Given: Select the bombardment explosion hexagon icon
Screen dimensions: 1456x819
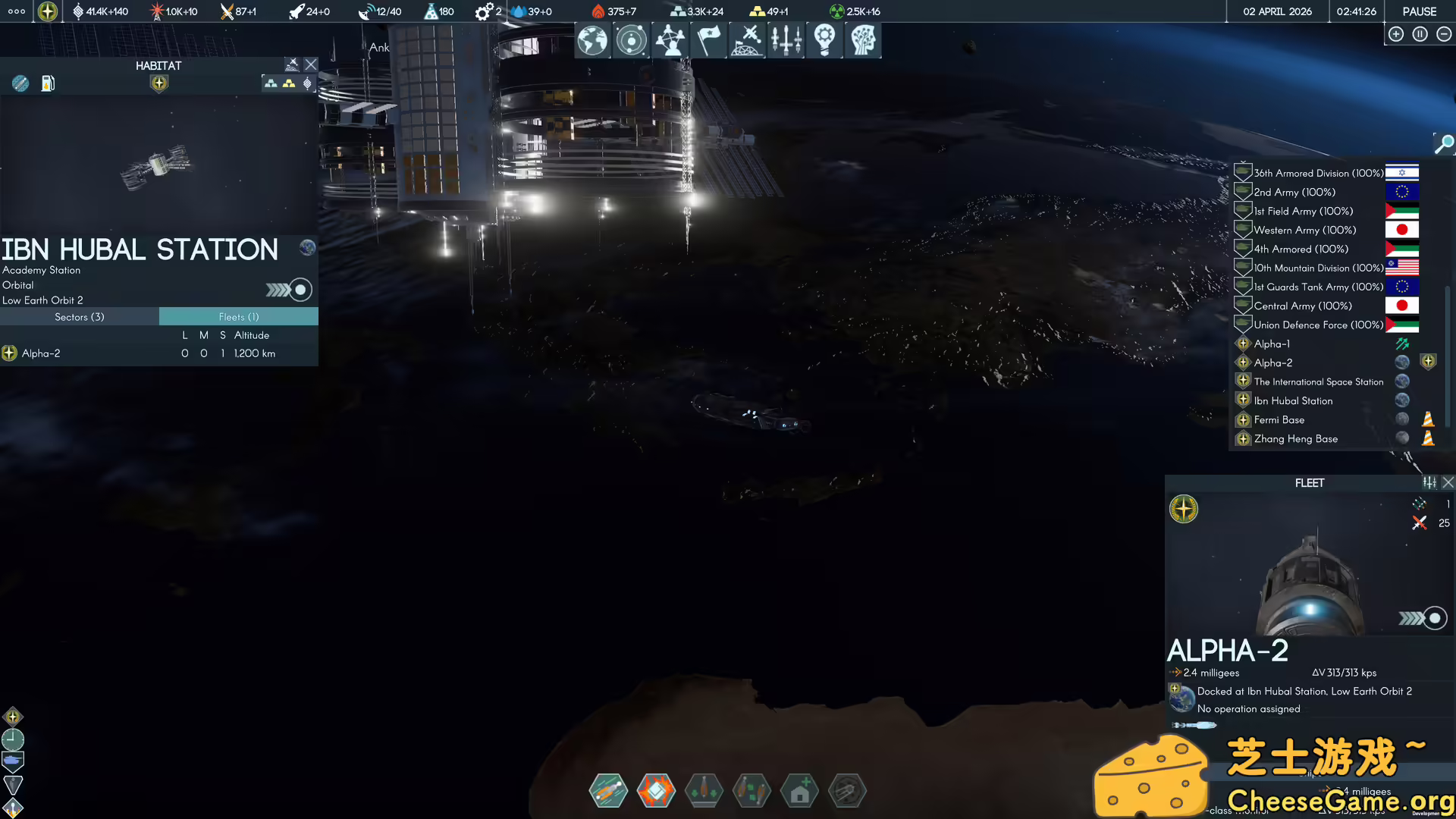Looking at the screenshot, I should [x=657, y=790].
